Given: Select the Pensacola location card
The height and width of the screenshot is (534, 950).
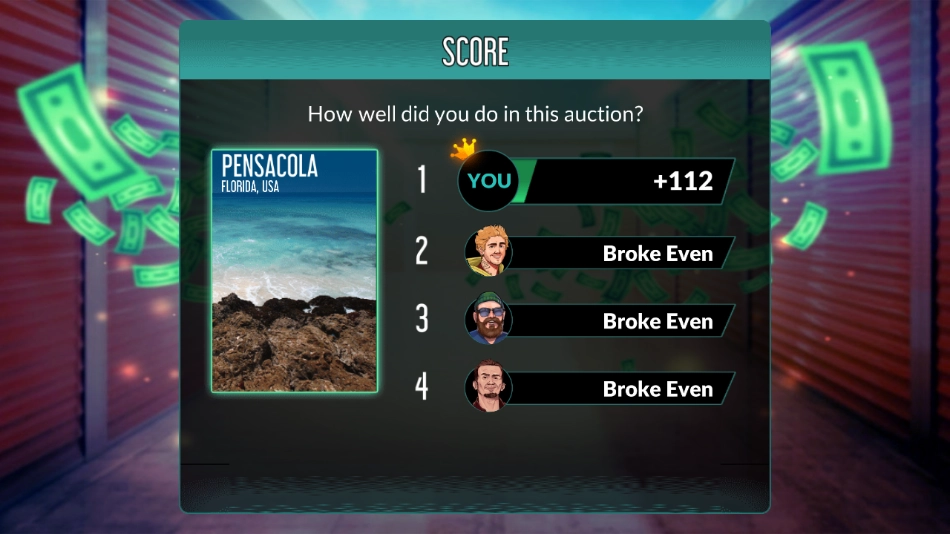Looking at the screenshot, I should pos(294,270).
